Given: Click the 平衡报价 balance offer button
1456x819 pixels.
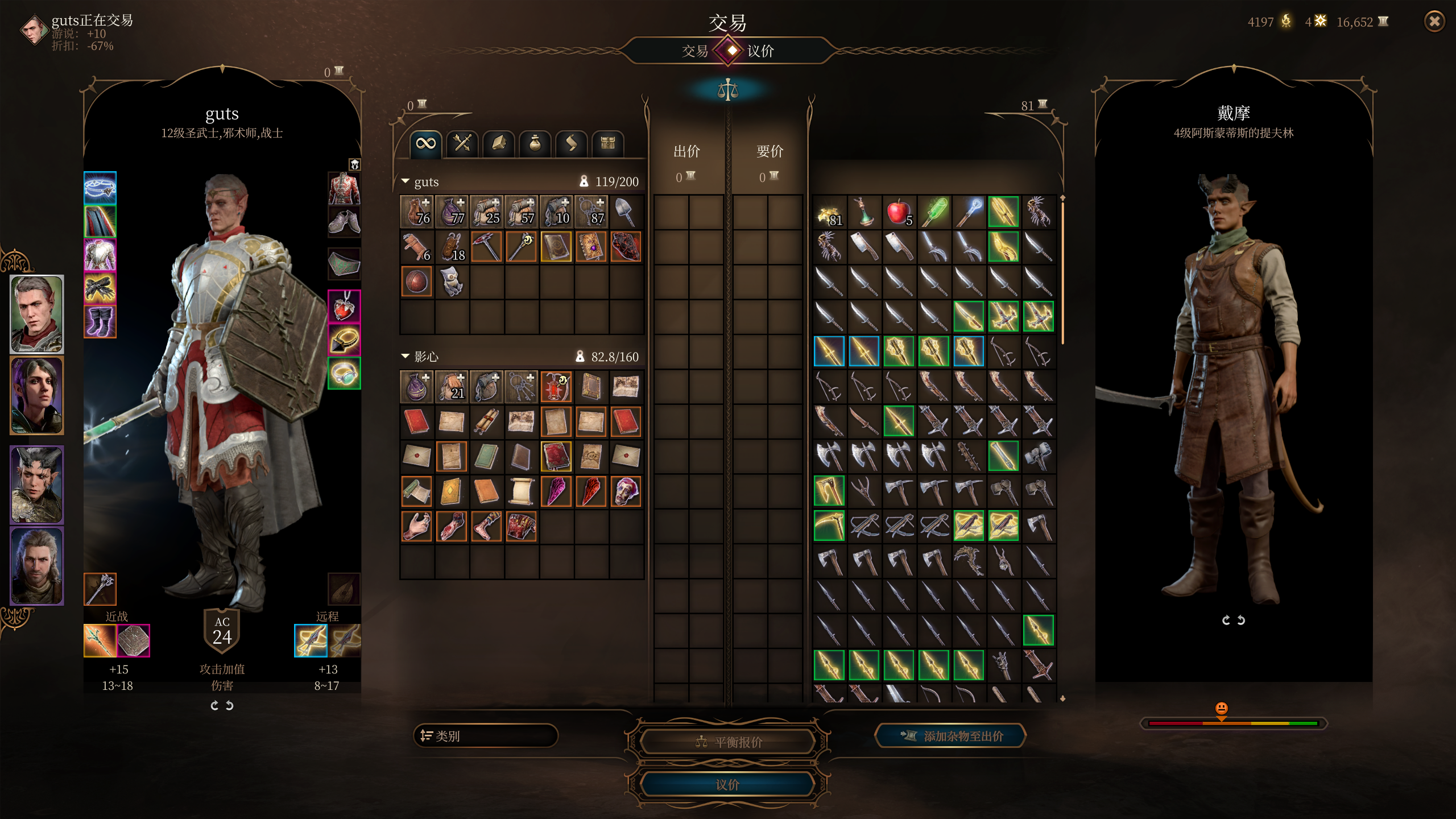Looking at the screenshot, I should click(727, 742).
